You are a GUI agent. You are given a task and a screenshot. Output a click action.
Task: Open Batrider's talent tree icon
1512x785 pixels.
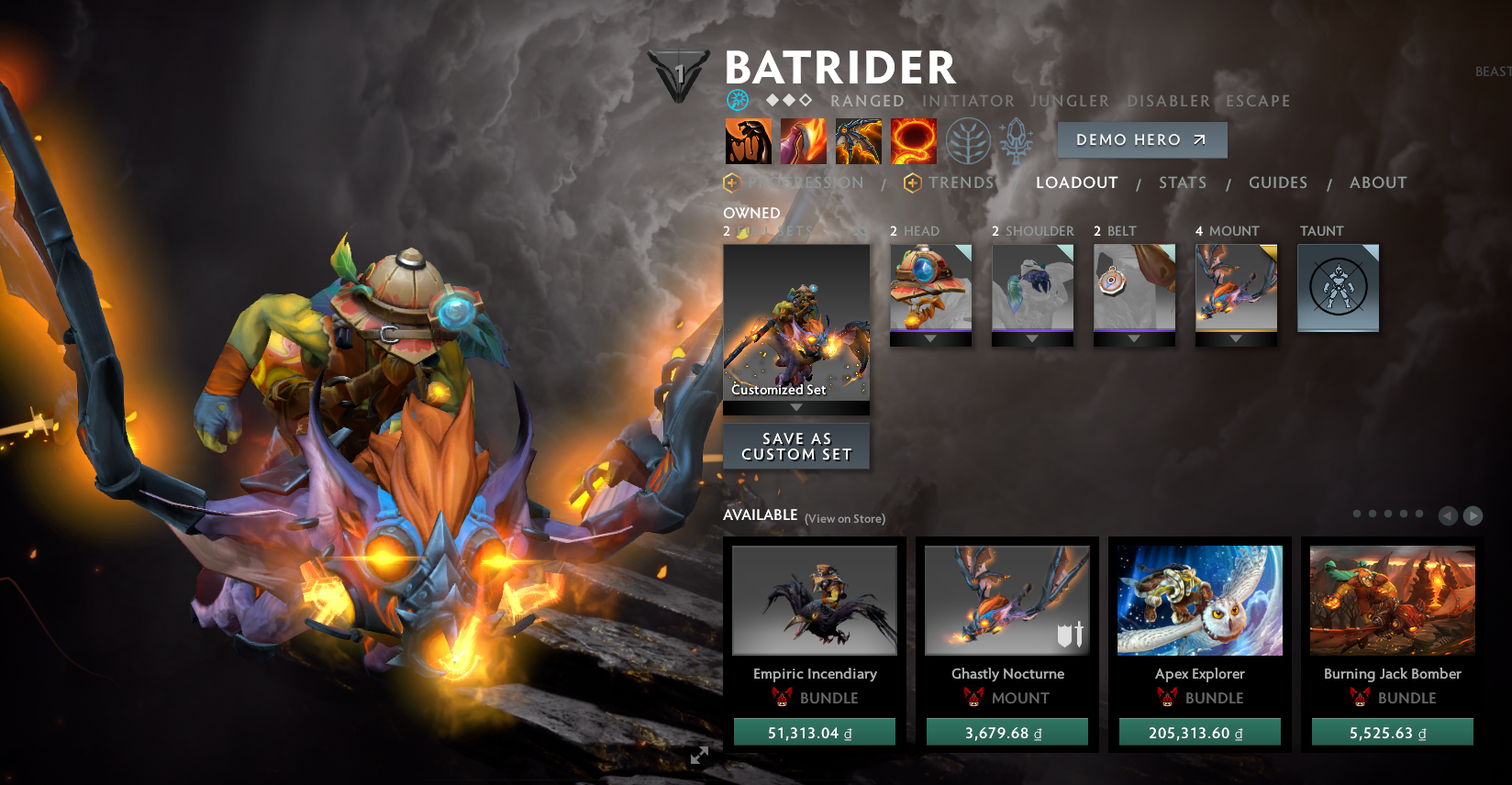968,140
